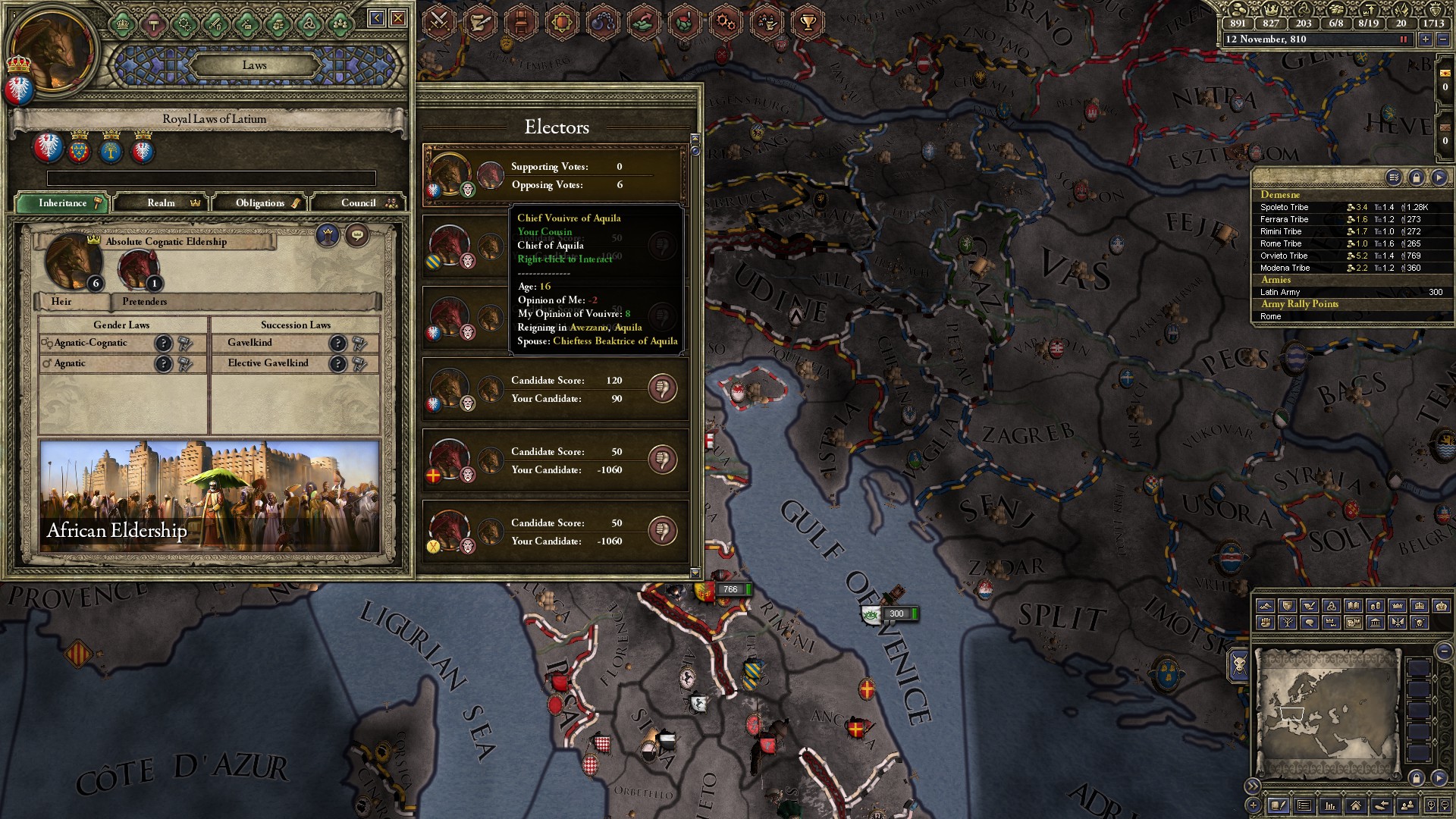This screenshot has height=819, width=1456.
Task: Click the back arrow of the Laws panel
Action: click(x=376, y=18)
